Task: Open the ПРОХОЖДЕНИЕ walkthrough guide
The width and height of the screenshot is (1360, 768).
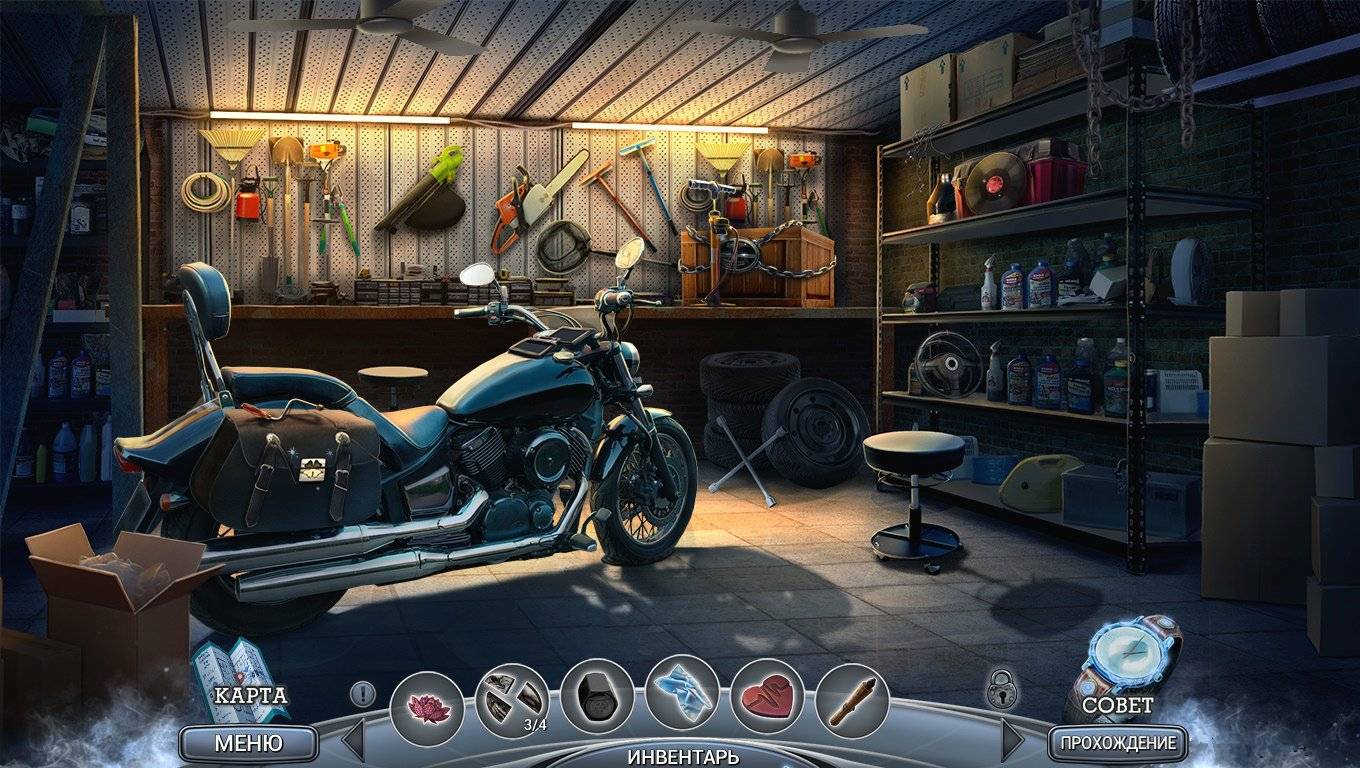Action: pos(1118,743)
